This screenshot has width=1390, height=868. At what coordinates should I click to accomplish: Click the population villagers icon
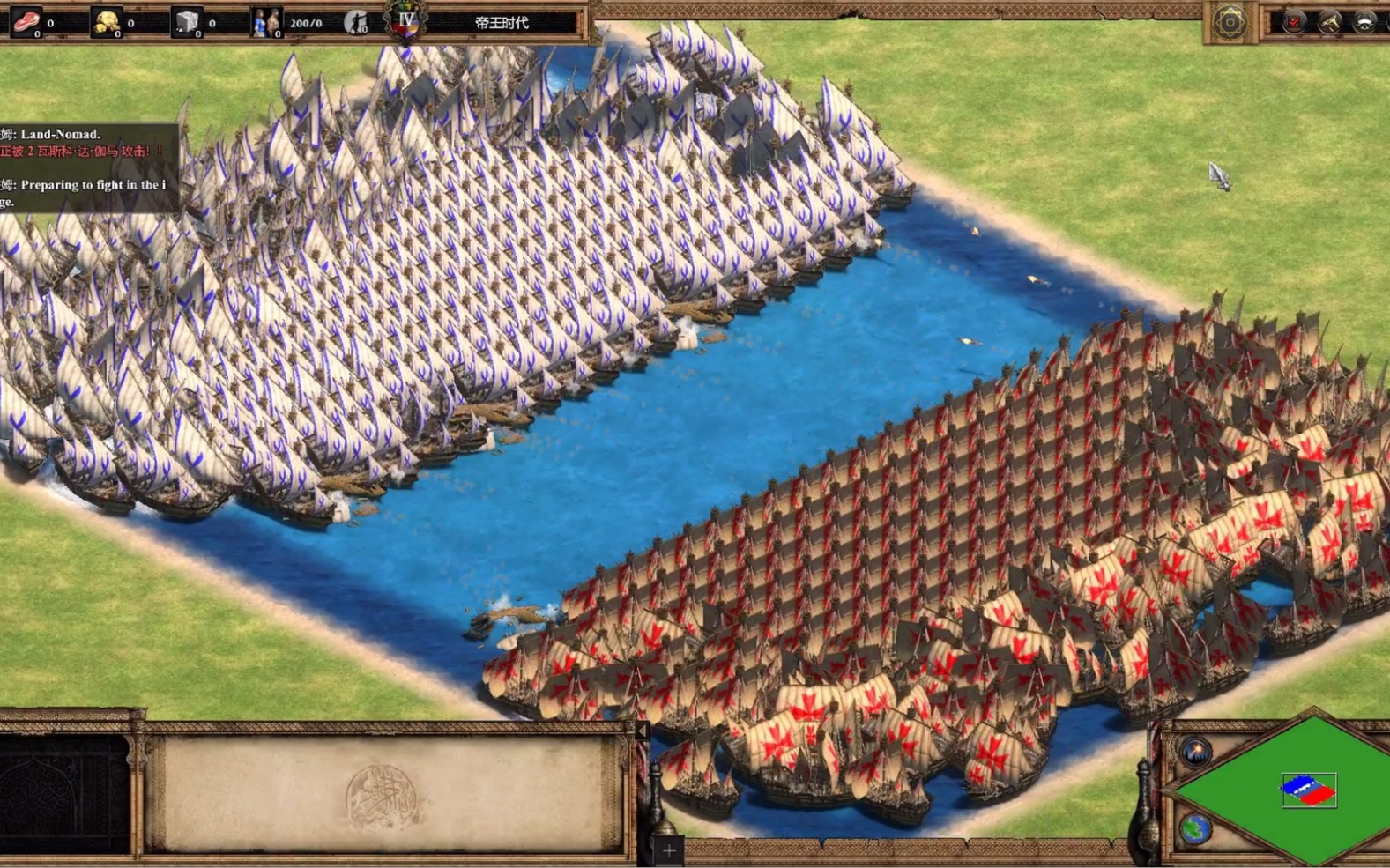point(265,22)
